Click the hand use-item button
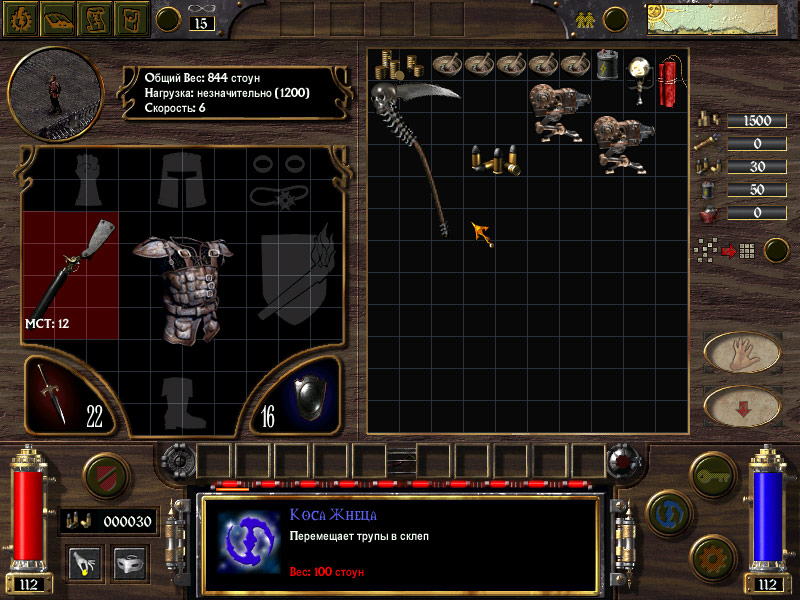This screenshot has height=600, width=800. point(743,352)
